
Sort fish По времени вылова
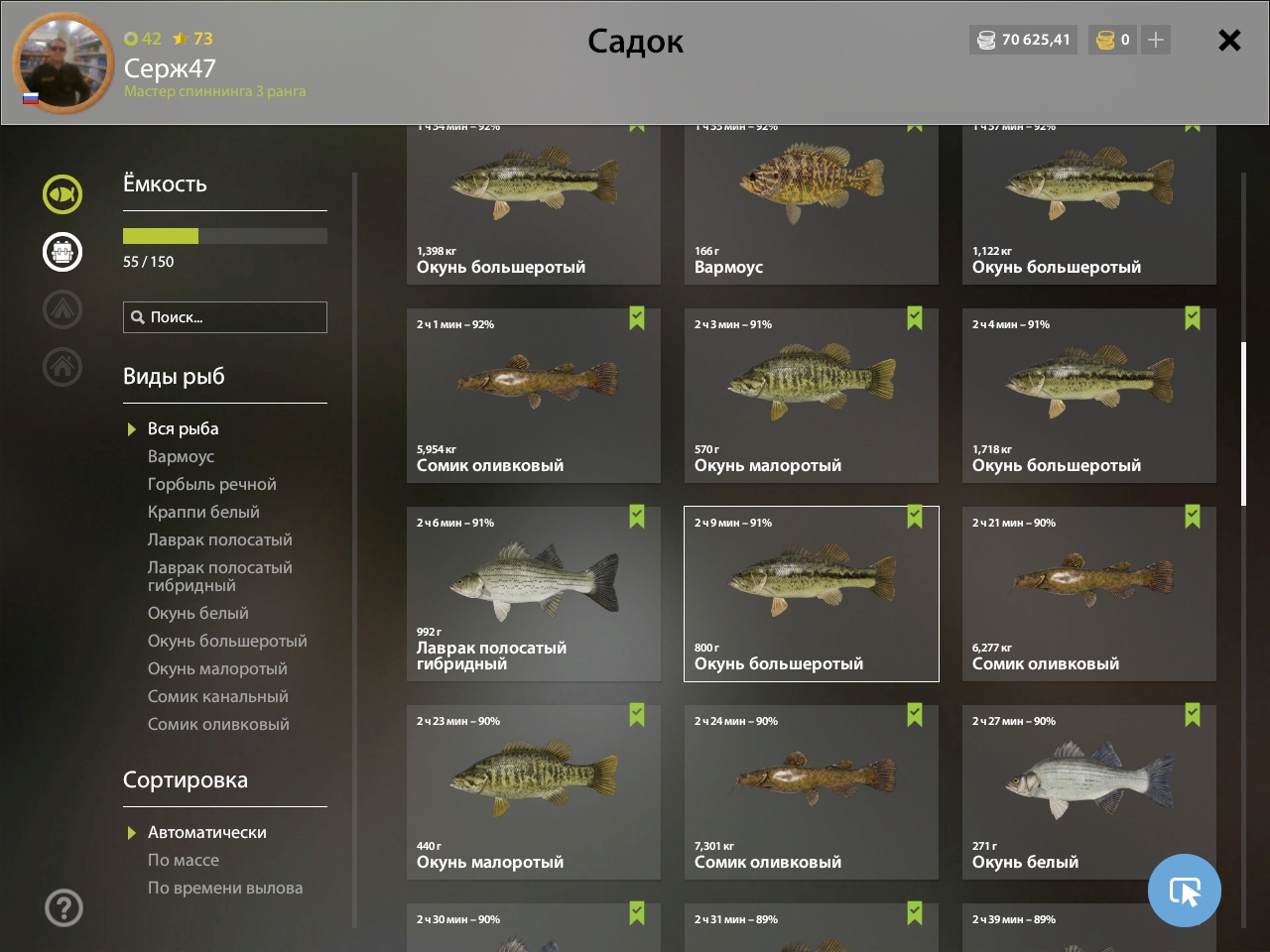(224, 888)
